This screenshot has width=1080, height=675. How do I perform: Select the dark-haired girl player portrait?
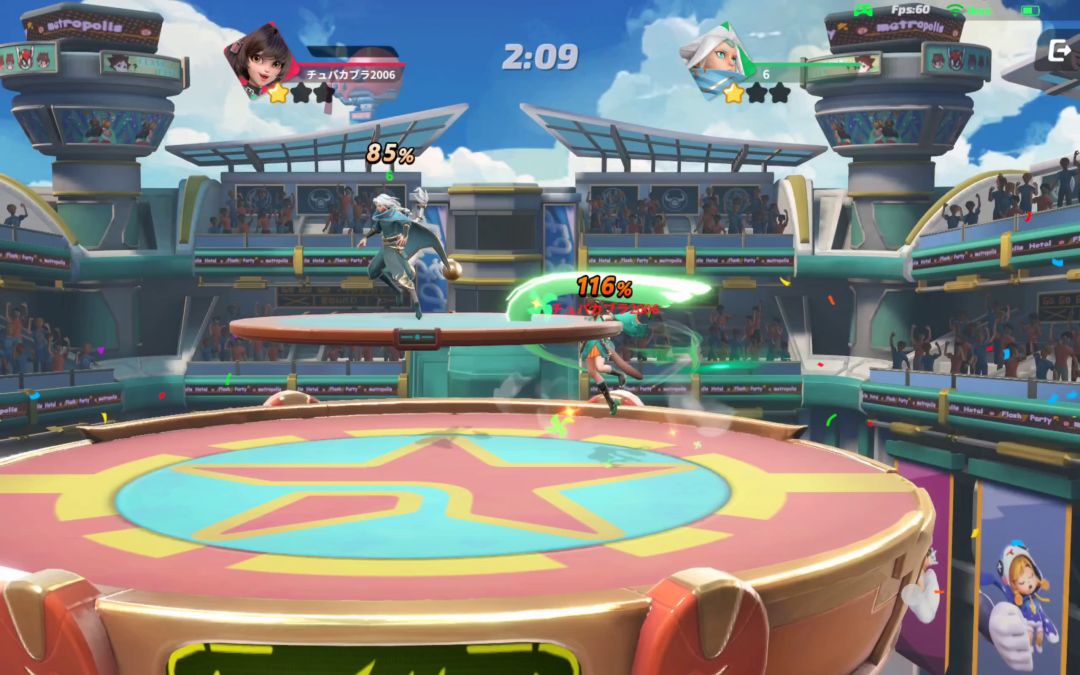[x=264, y=57]
